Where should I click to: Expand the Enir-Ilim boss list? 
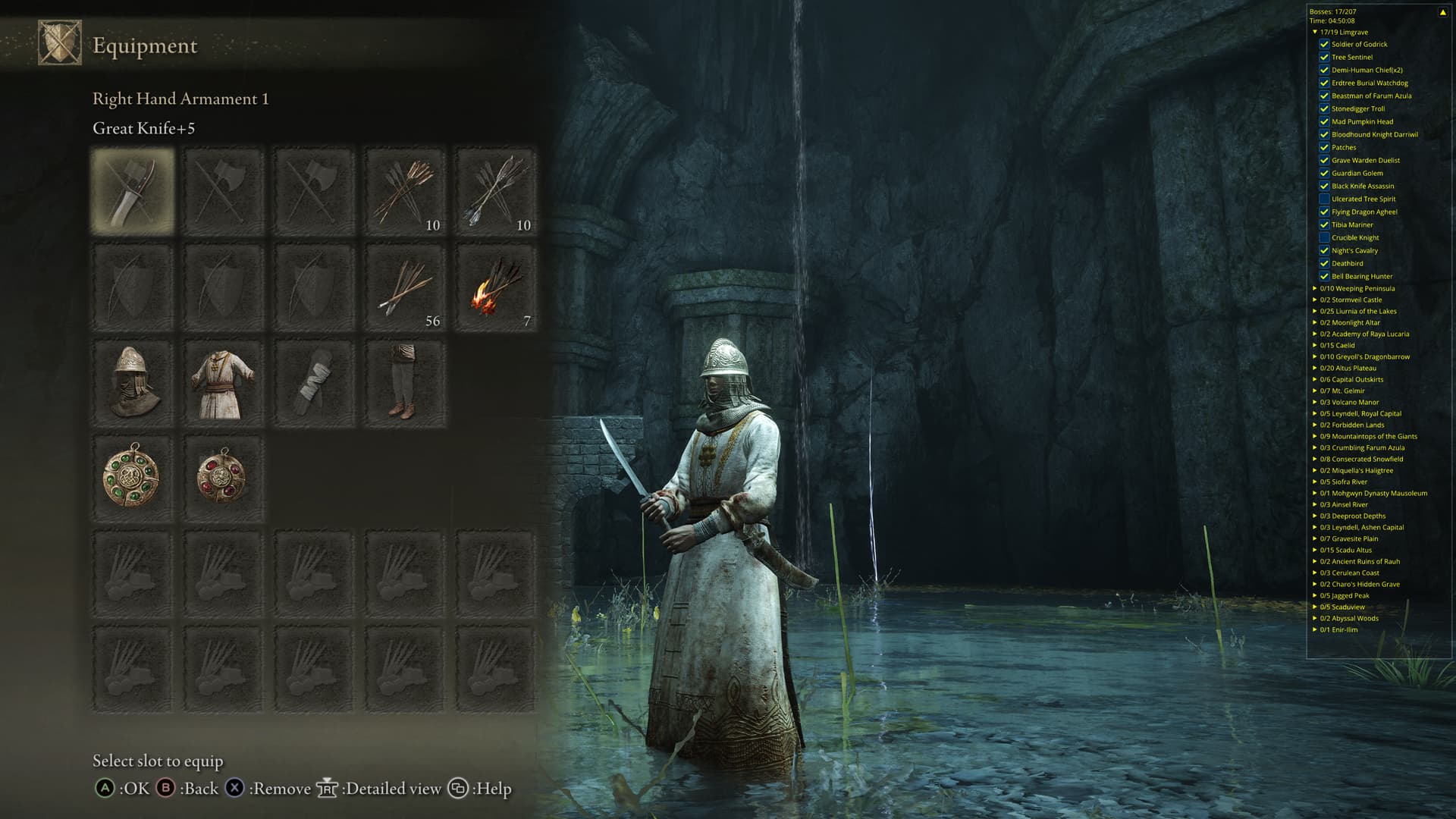coord(1315,629)
